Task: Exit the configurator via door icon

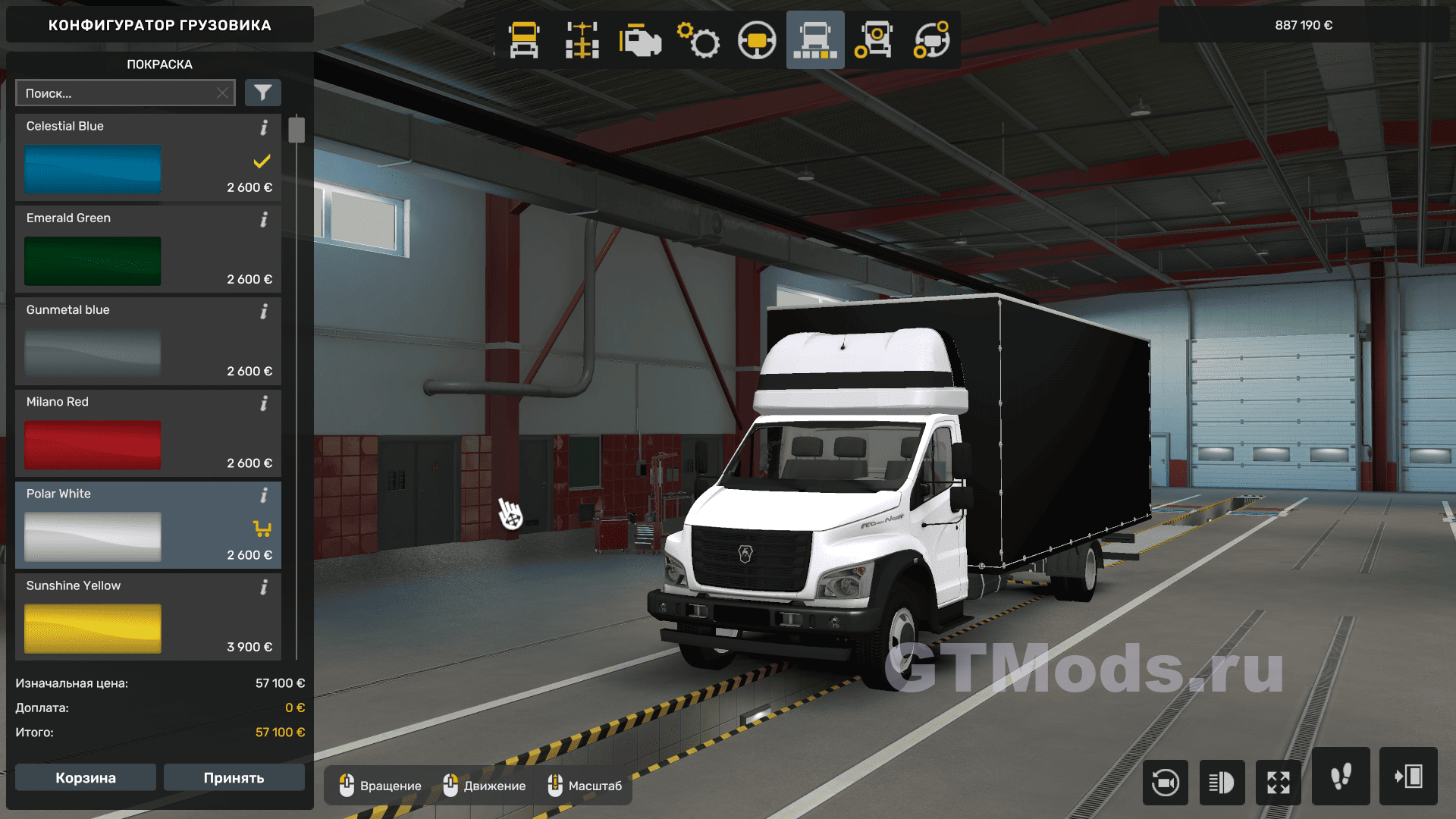Action: 1408,777
